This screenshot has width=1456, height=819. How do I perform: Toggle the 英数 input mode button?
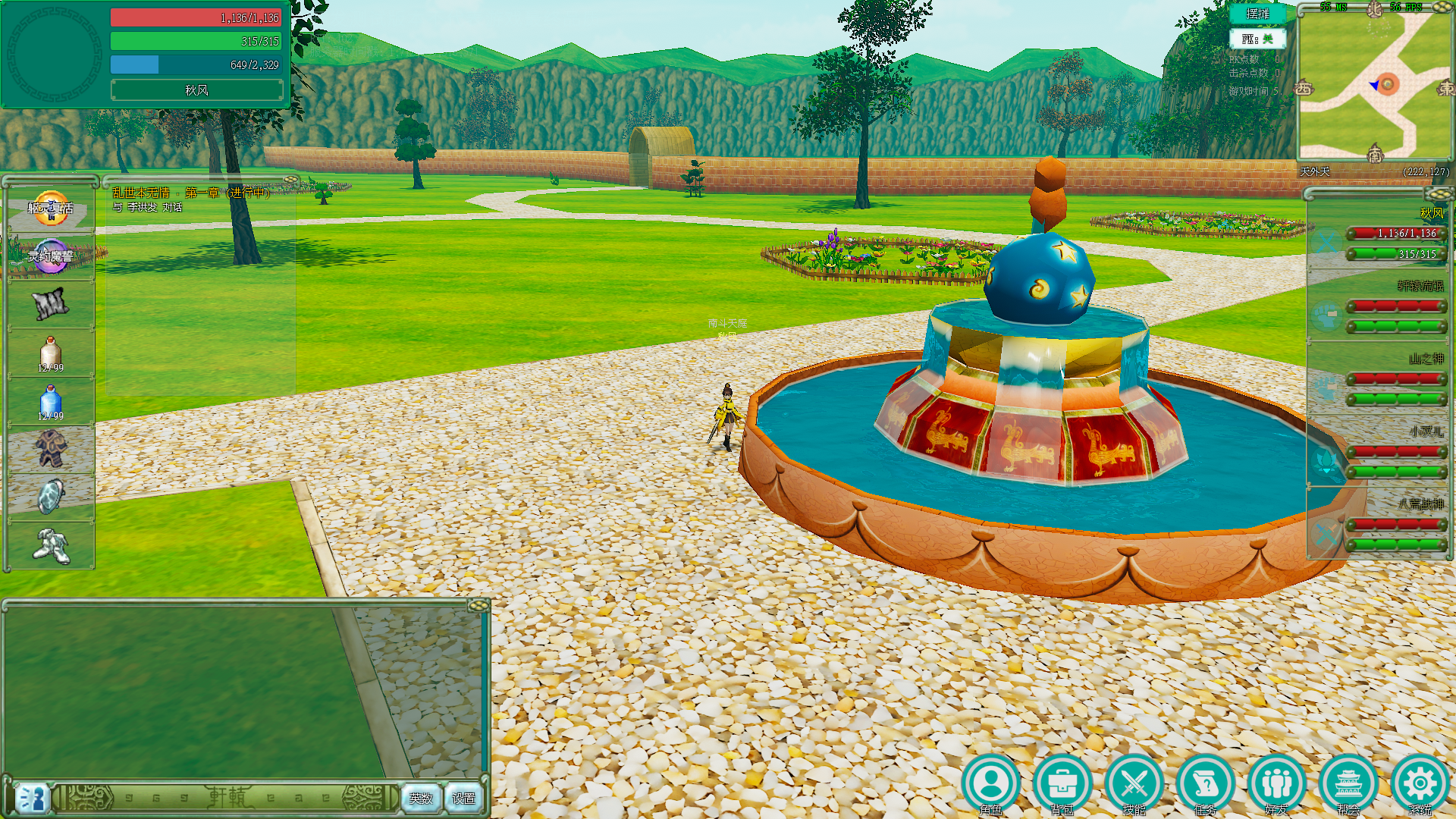tap(421, 798)
